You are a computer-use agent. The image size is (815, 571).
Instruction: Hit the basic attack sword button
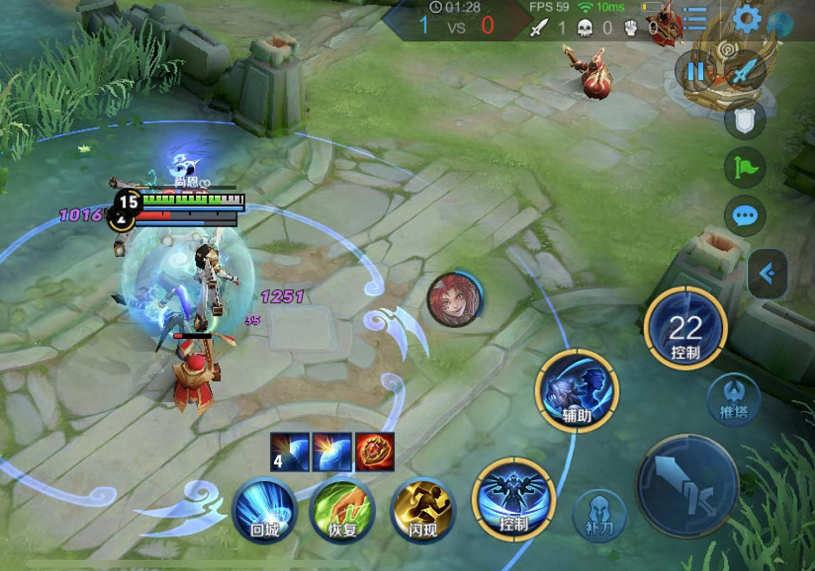688,486
